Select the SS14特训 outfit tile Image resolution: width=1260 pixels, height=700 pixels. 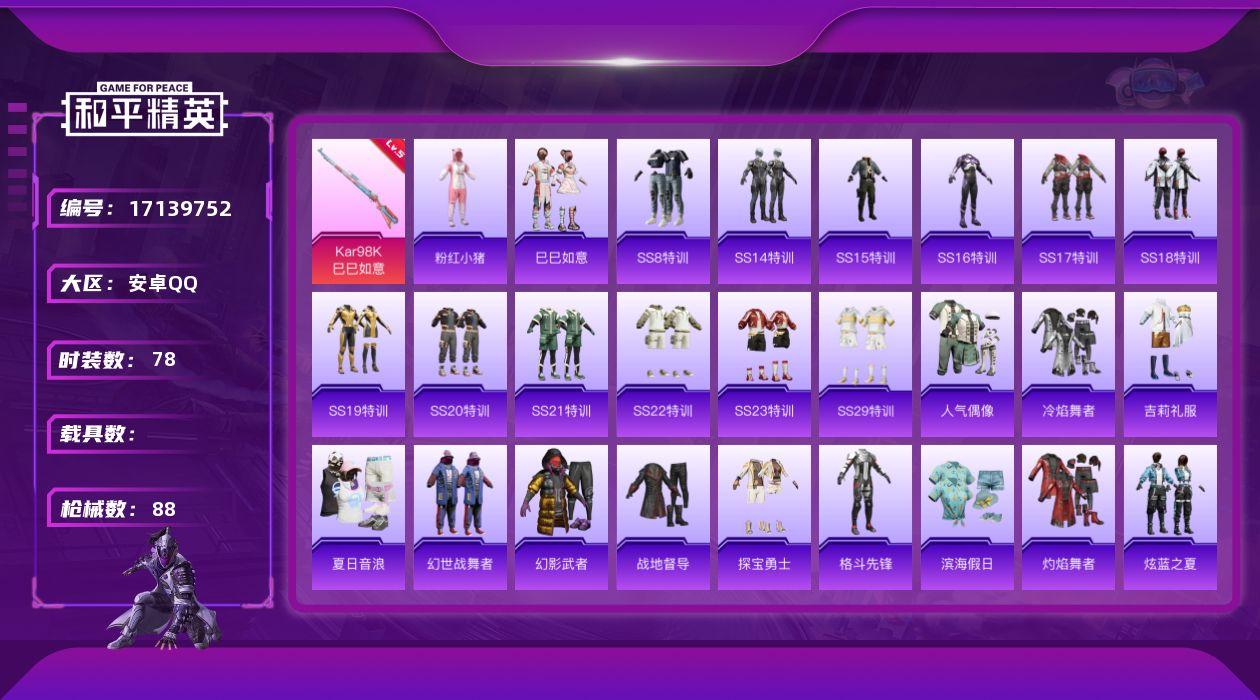[764, 211]
